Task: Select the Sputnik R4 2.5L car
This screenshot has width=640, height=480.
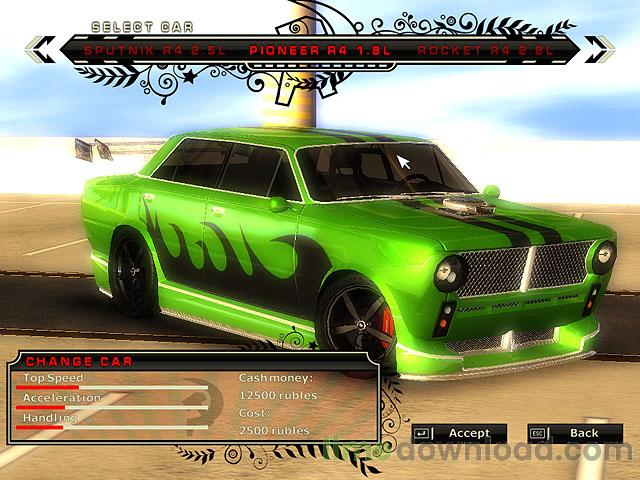Action: [141, 48]
